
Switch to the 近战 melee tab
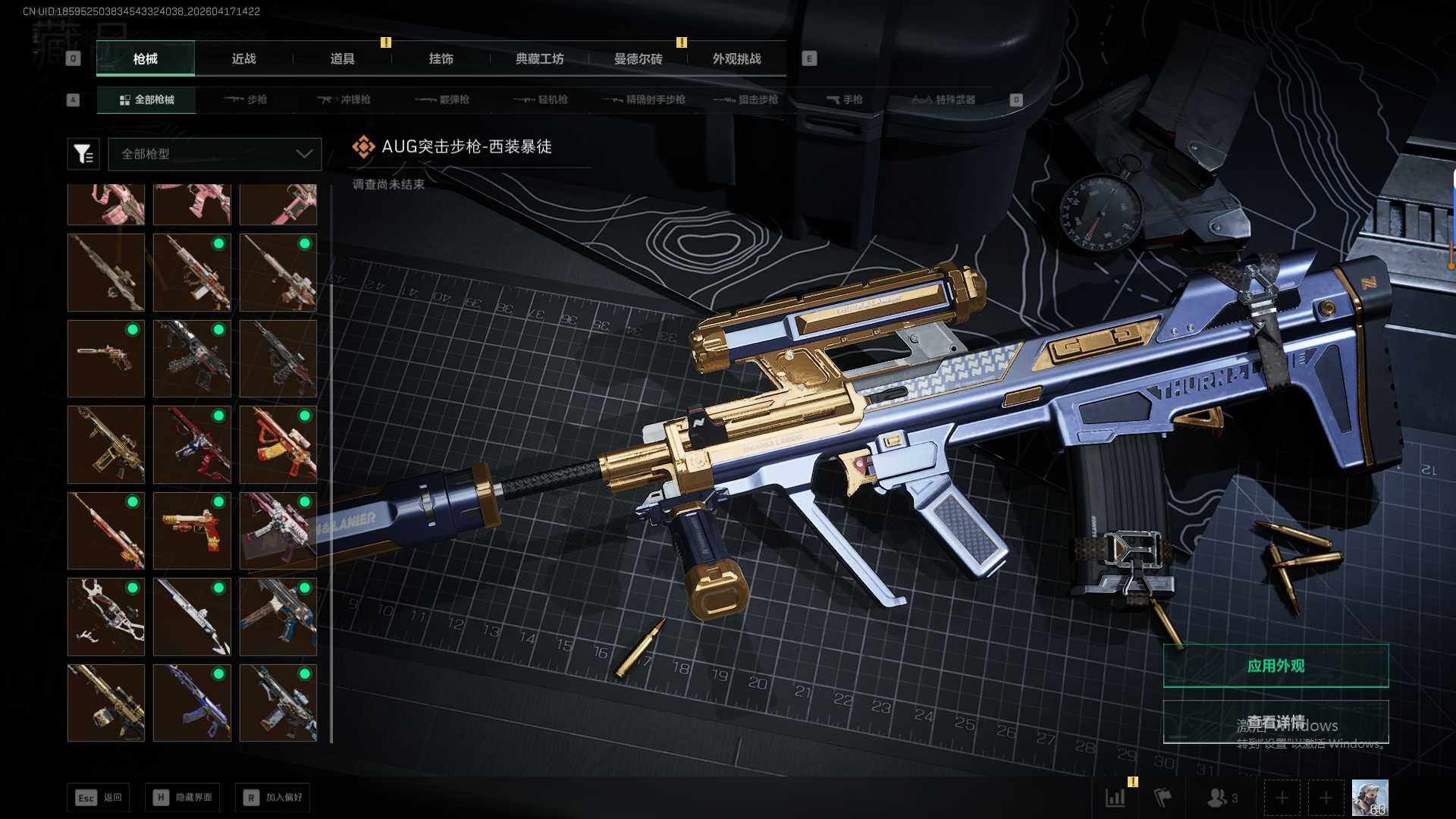pos(243,58)
